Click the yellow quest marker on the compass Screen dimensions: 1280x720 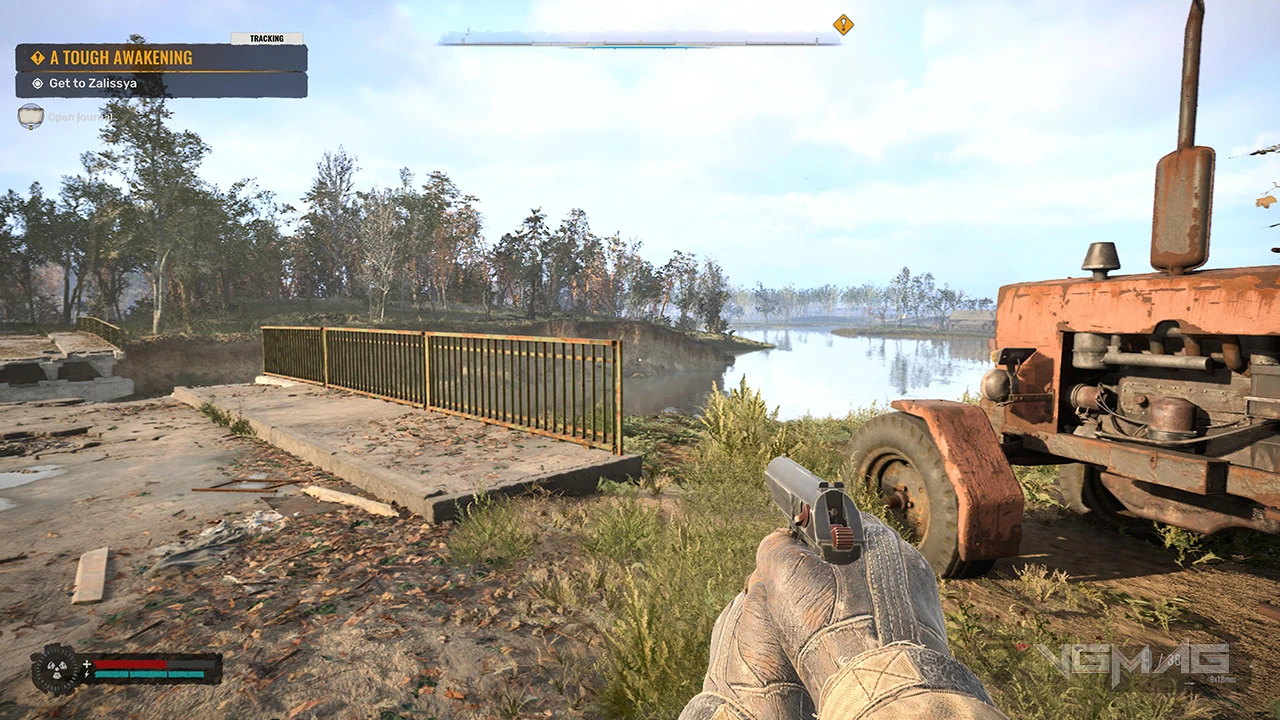[x=843, y=25]
